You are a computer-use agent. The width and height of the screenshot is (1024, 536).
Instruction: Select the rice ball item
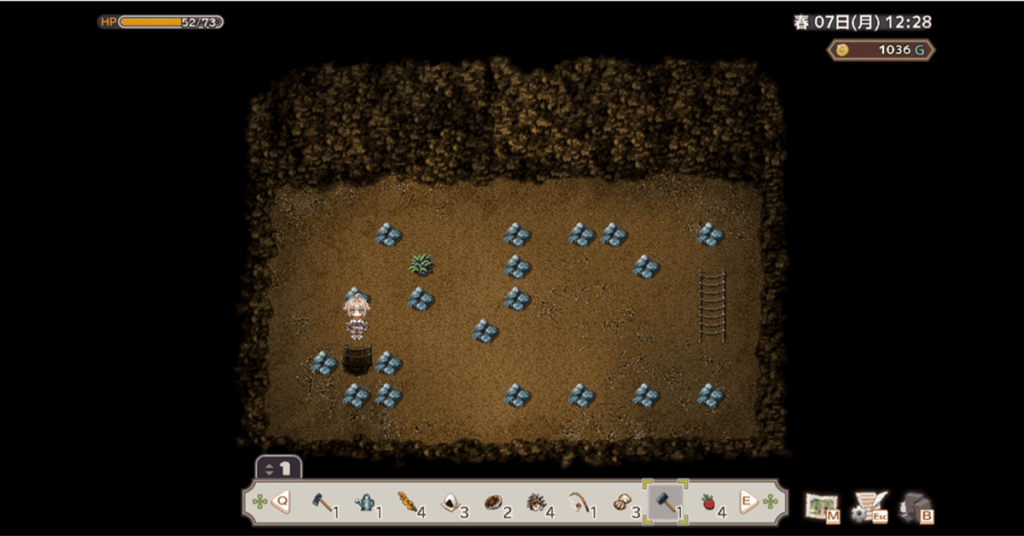click(x=451, y=502)
